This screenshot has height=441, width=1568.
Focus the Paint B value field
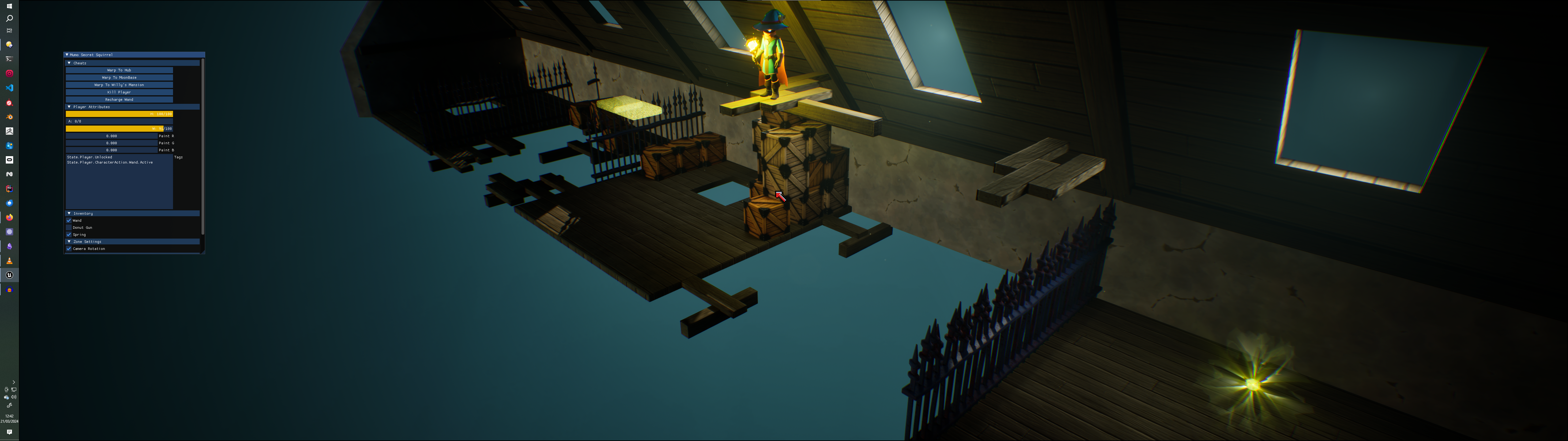tap(111, 150)
